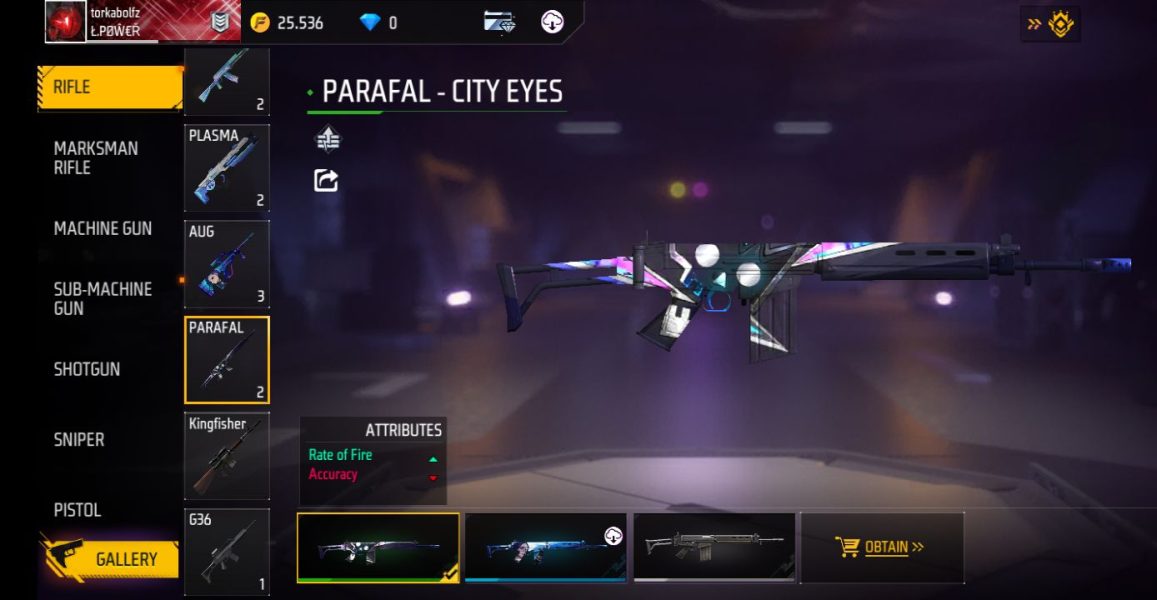Select the G36 weapon thumbnail
Image resolution: width=1157 pixels, height=600 pixels.
227,552
